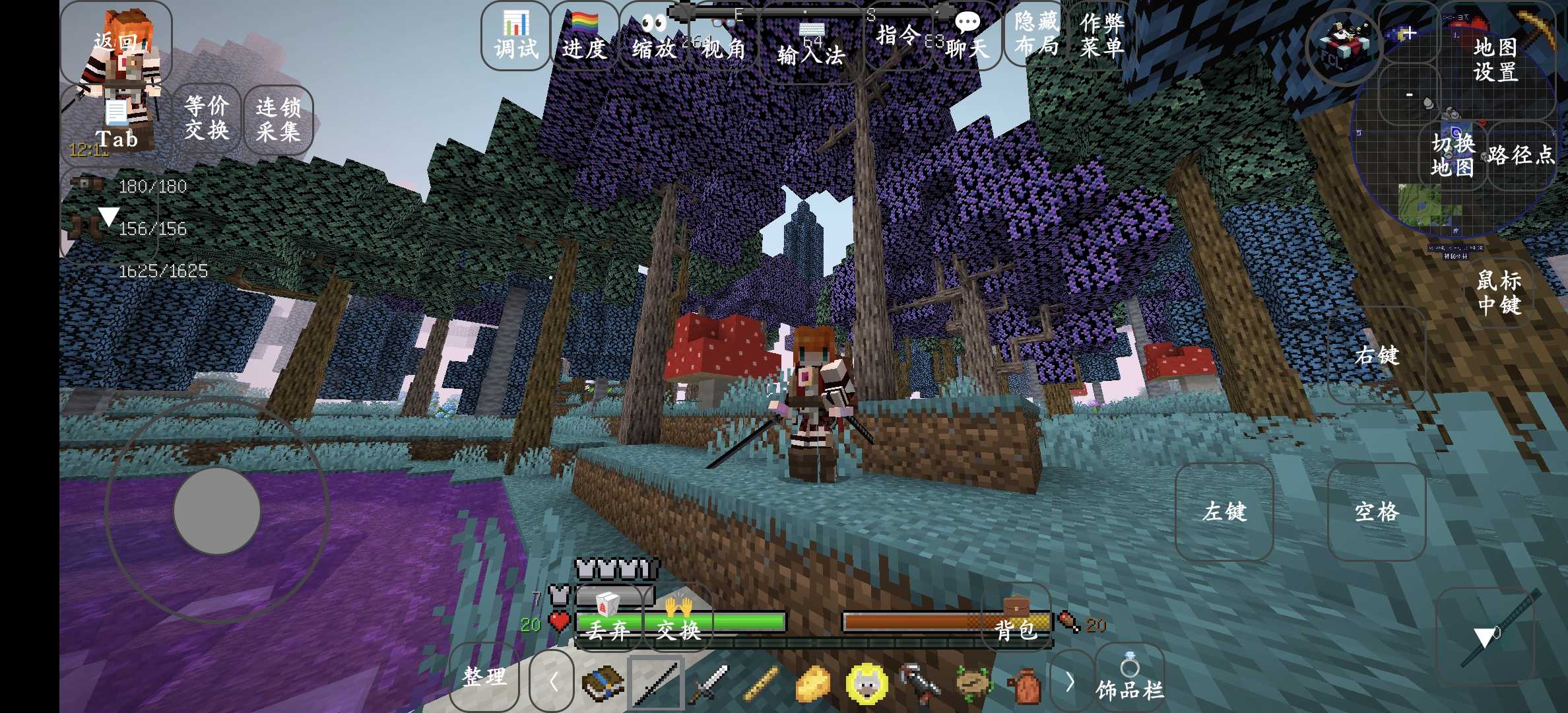This screenshot has width=1568, height=713.
Task: Open the 进度 advancements button
Action: click(584, 37)
